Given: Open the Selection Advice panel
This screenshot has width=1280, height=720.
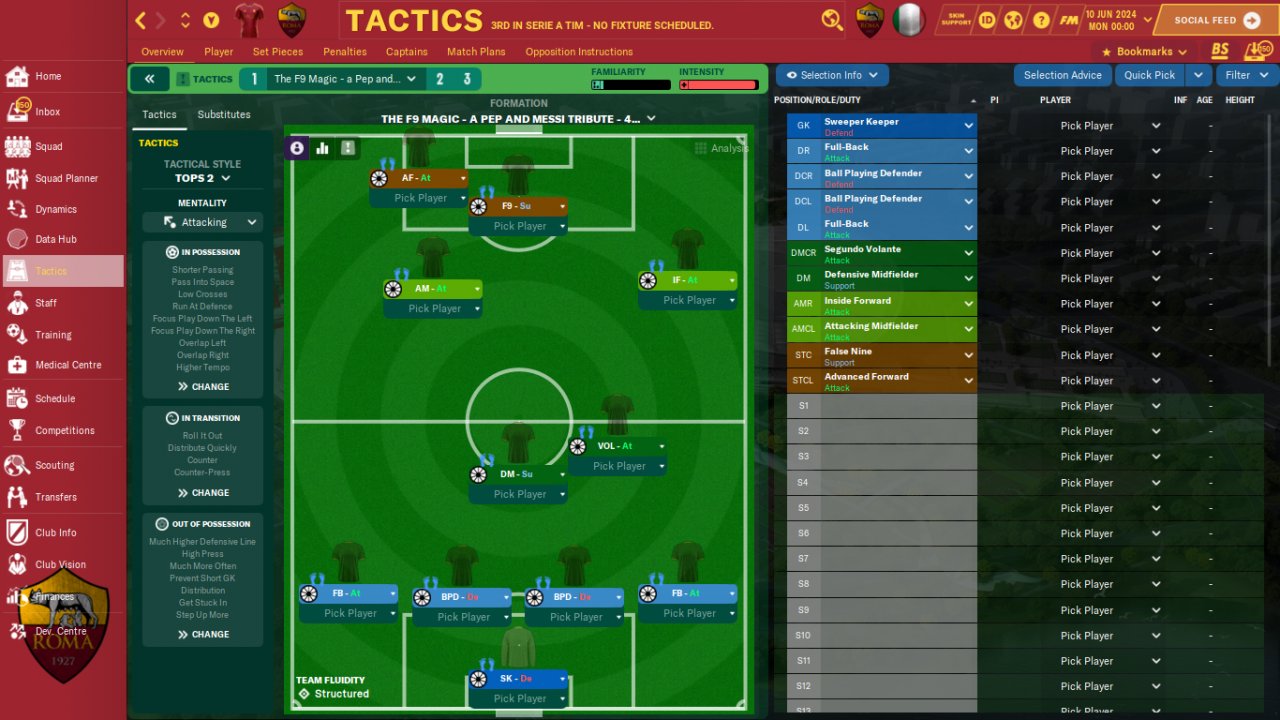Looking at the screenshot, I should click(x=1062, y=75).
